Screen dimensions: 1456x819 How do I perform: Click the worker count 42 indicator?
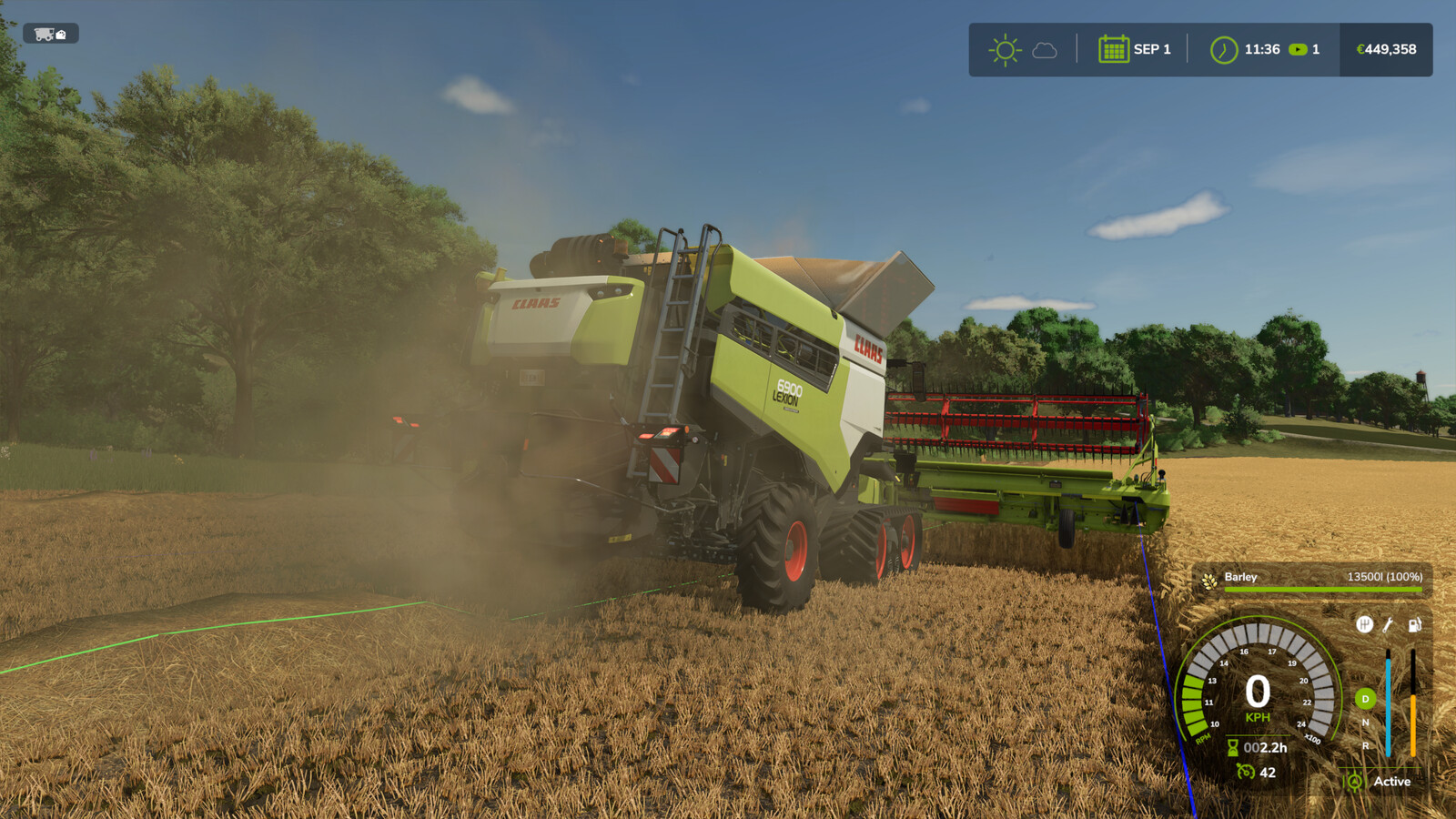(1267, 773)
